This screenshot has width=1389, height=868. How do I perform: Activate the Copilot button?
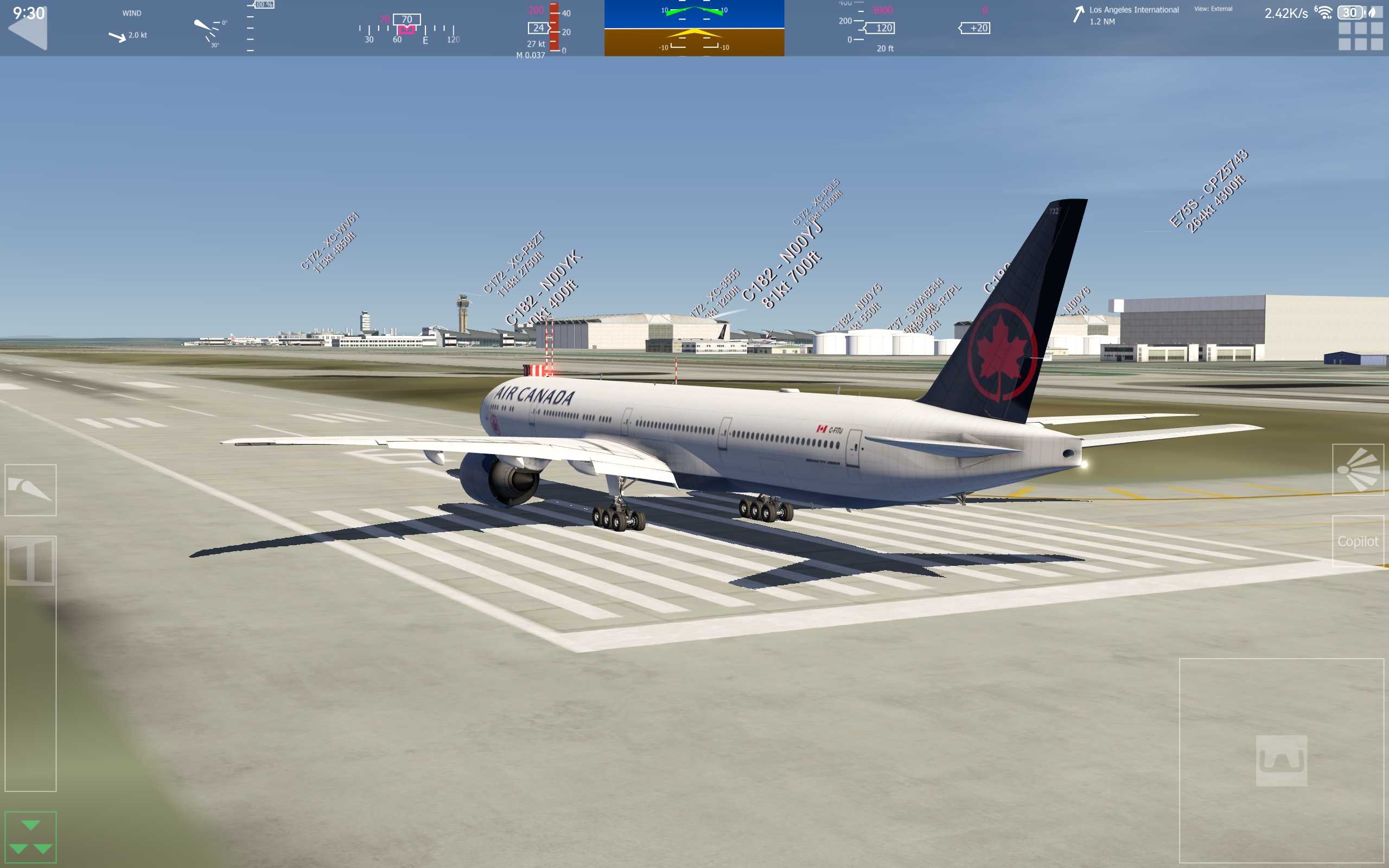1358,541
